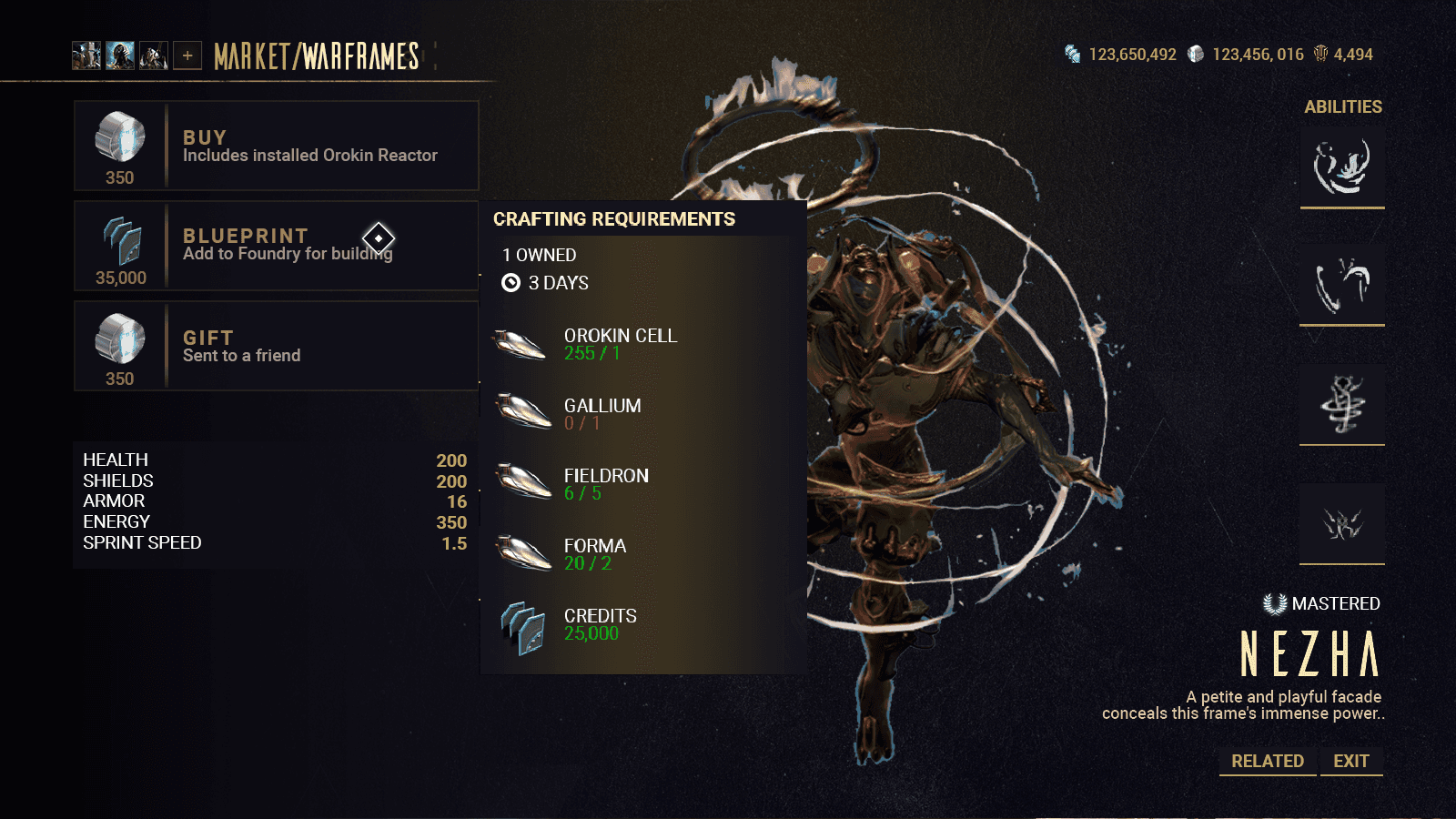Open the blue-background warframe portrait thumbnail
Viewport: 1456px width, 819px height.
pyautogui.click(x=120, y=56)
